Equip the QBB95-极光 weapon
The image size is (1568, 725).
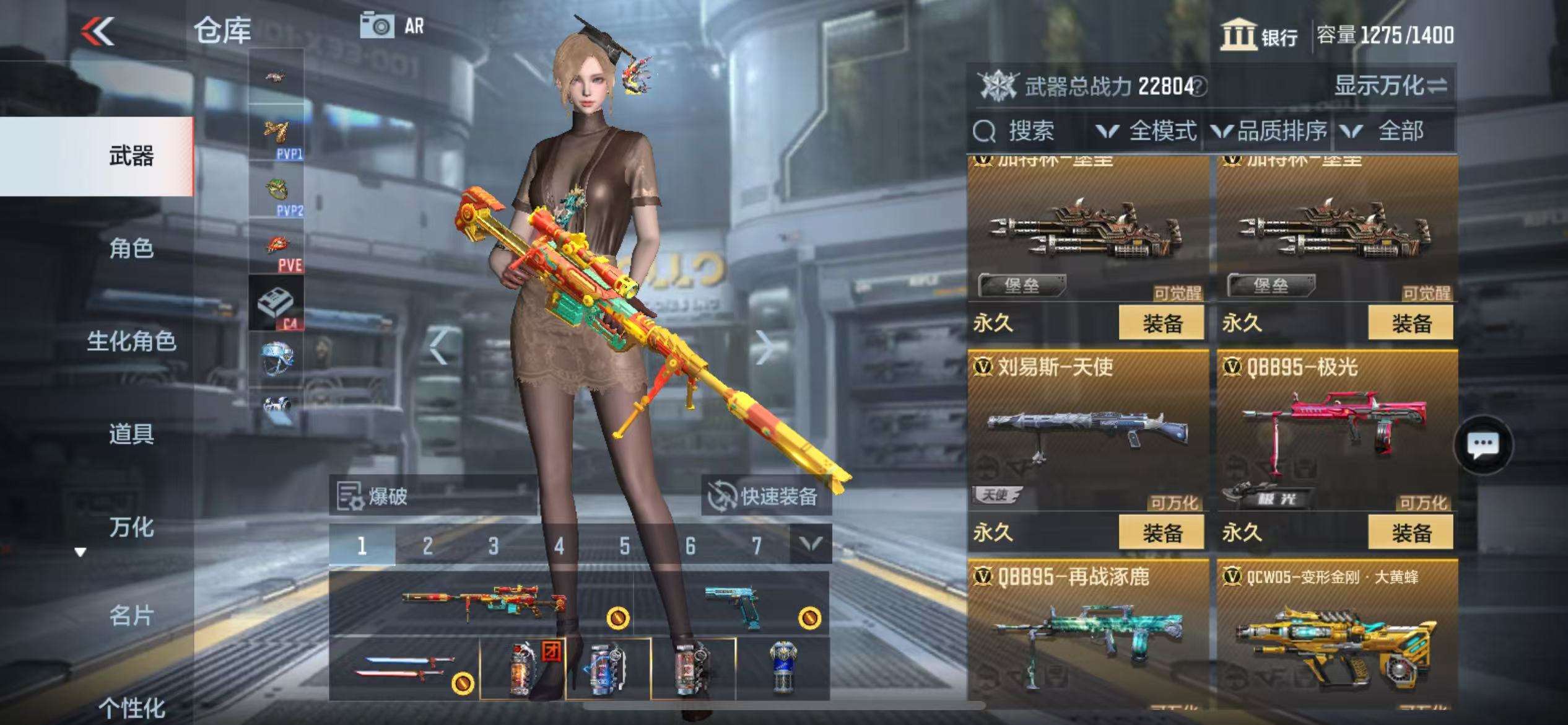(1410, 532)
